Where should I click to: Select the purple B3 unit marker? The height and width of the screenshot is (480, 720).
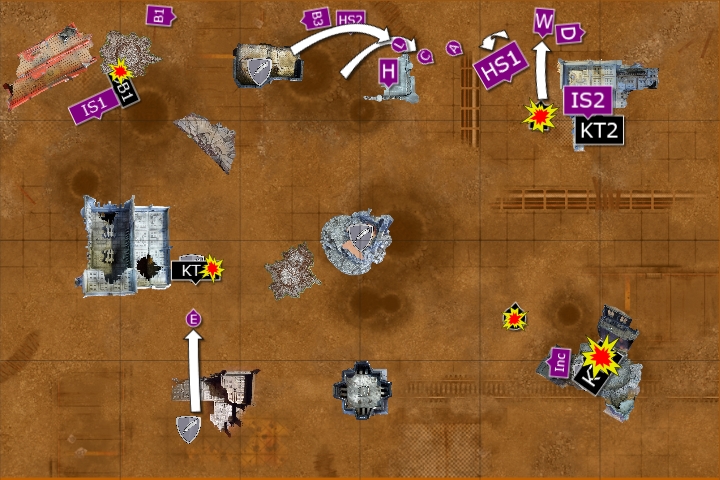click(x=316, y=18)
